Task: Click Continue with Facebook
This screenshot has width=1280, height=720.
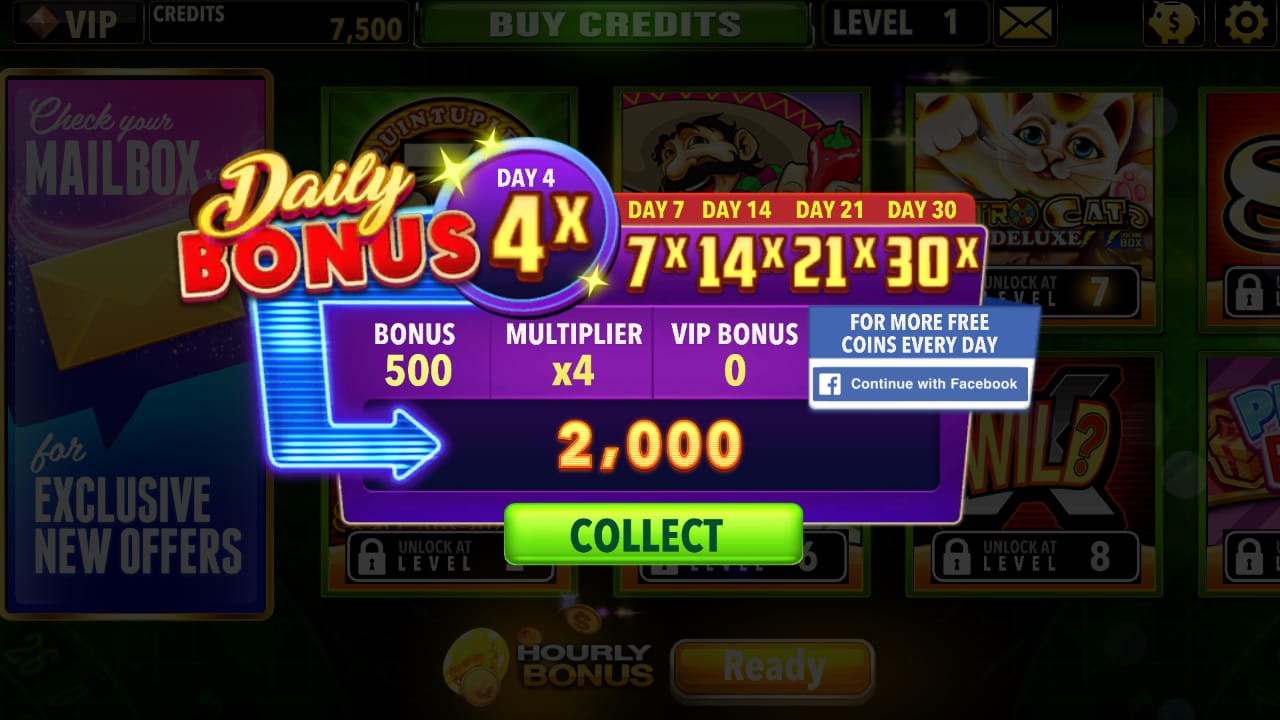Action: [x=919, y=384]
